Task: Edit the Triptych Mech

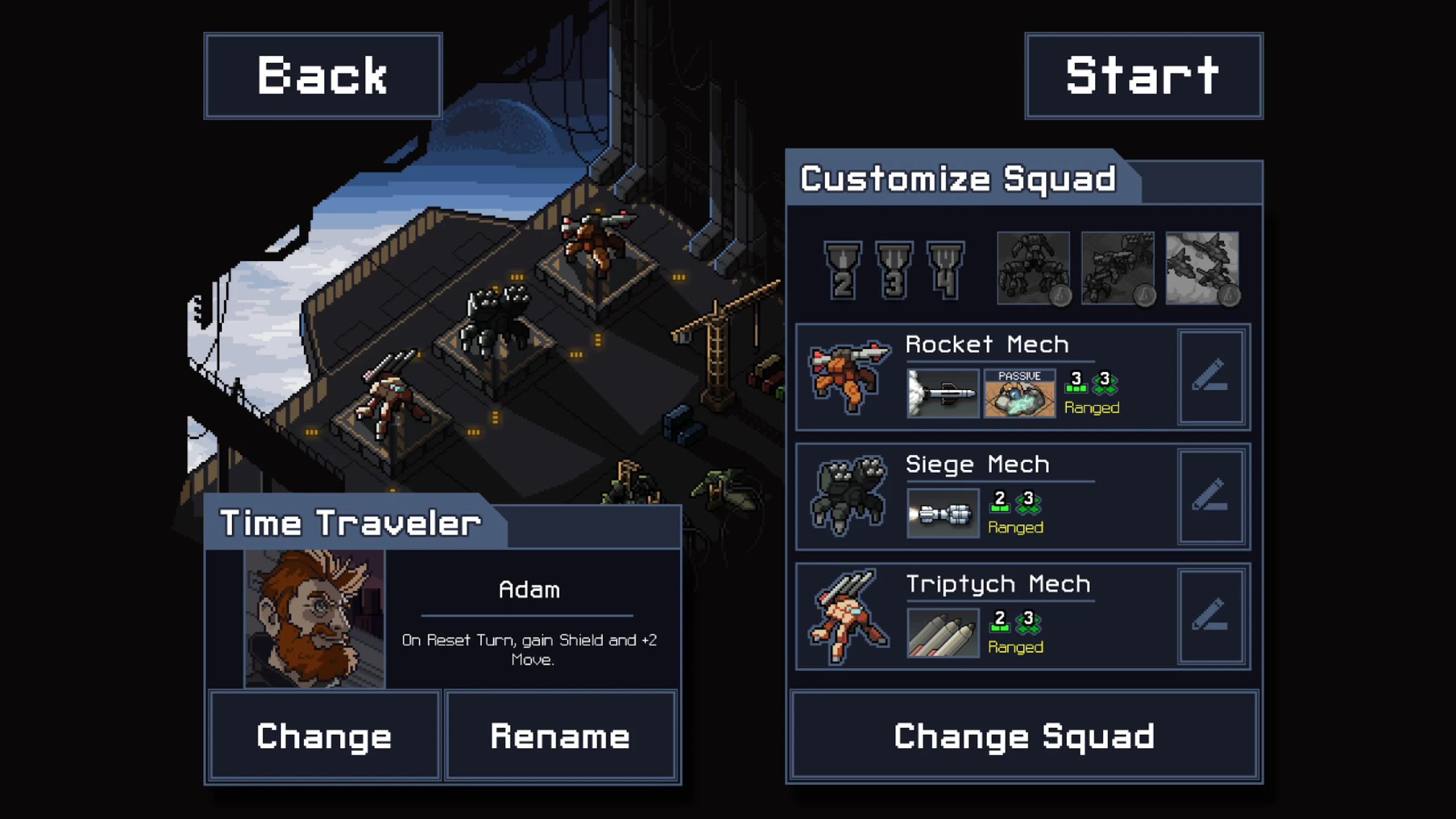Action: point(1211,616)
